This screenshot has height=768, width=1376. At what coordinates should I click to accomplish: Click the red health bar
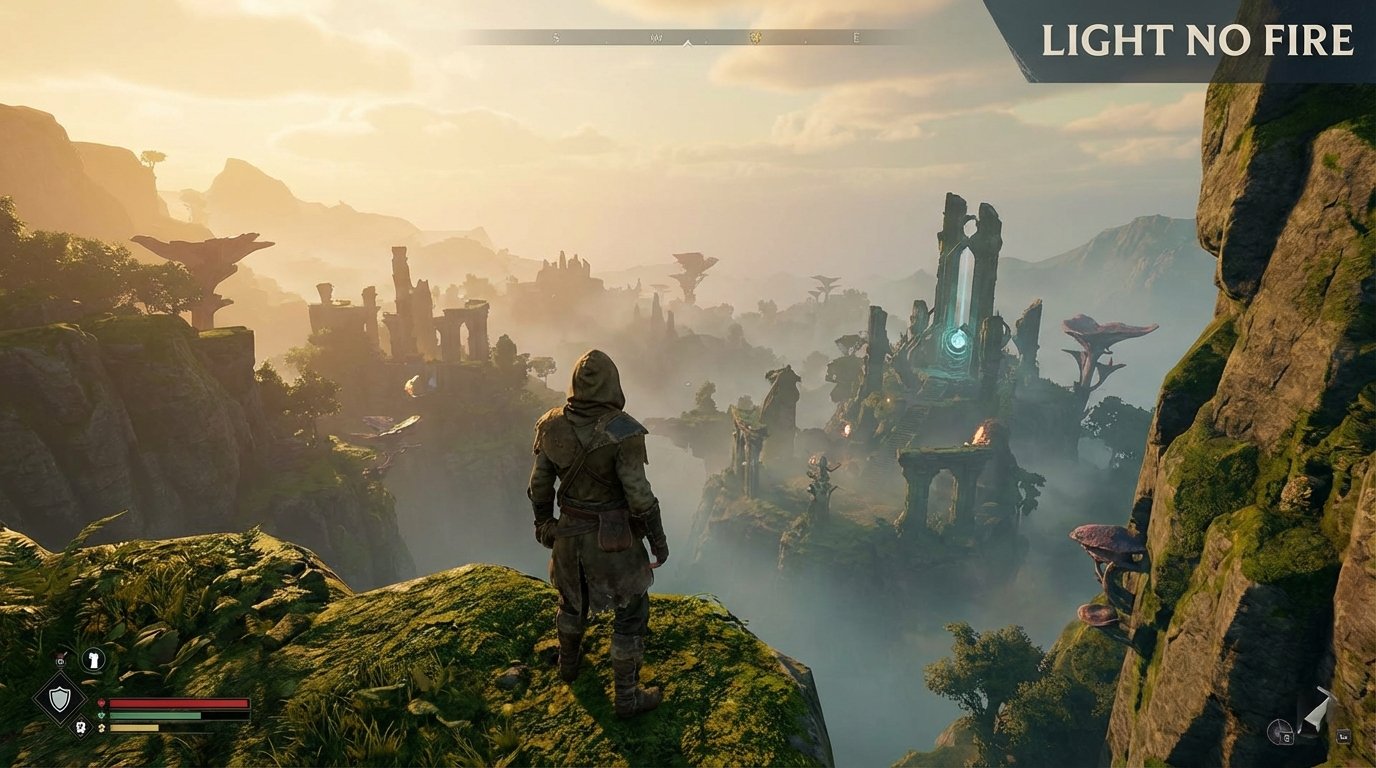pos(180,703)
